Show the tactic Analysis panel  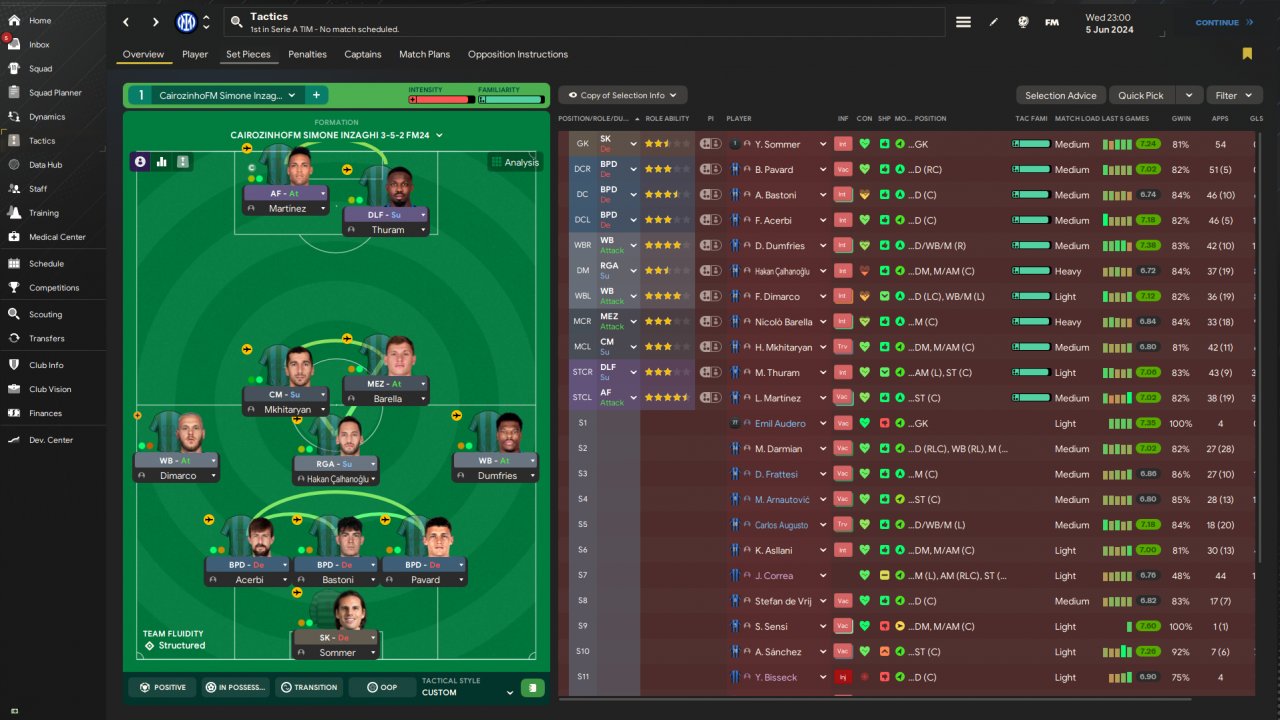515,162
